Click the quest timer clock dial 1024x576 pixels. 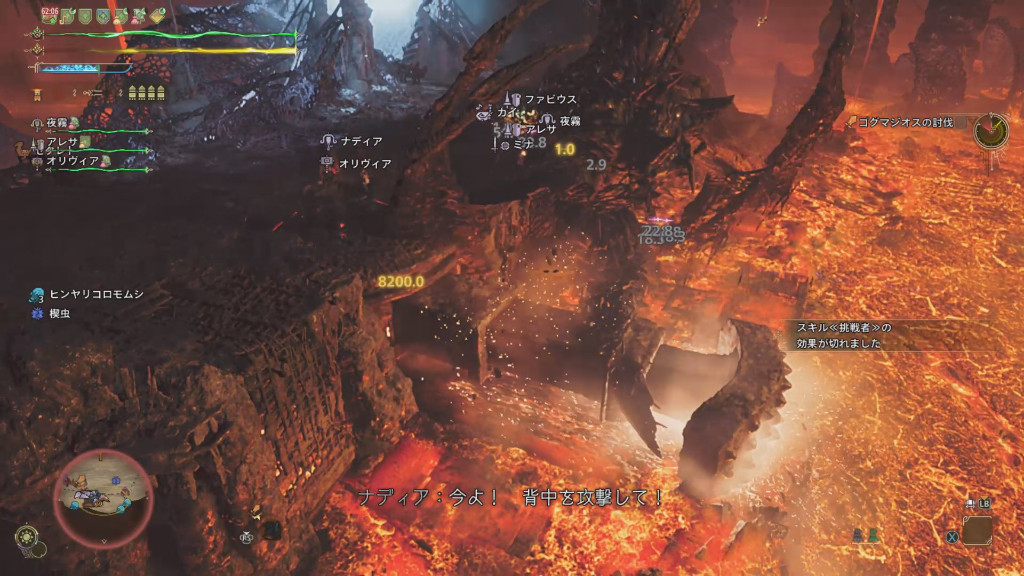point(990,129)
